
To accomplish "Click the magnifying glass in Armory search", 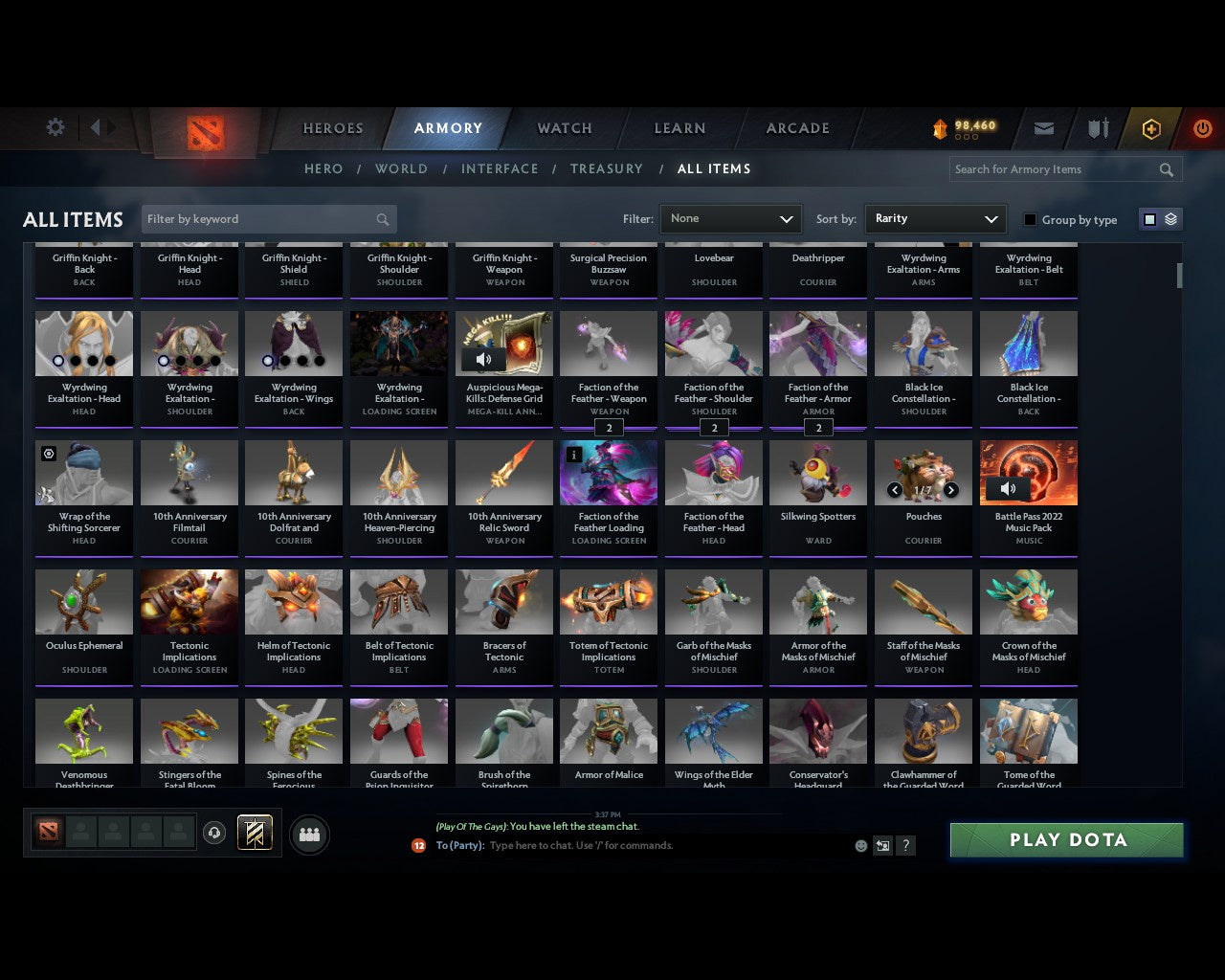I will pos(1166,169).
